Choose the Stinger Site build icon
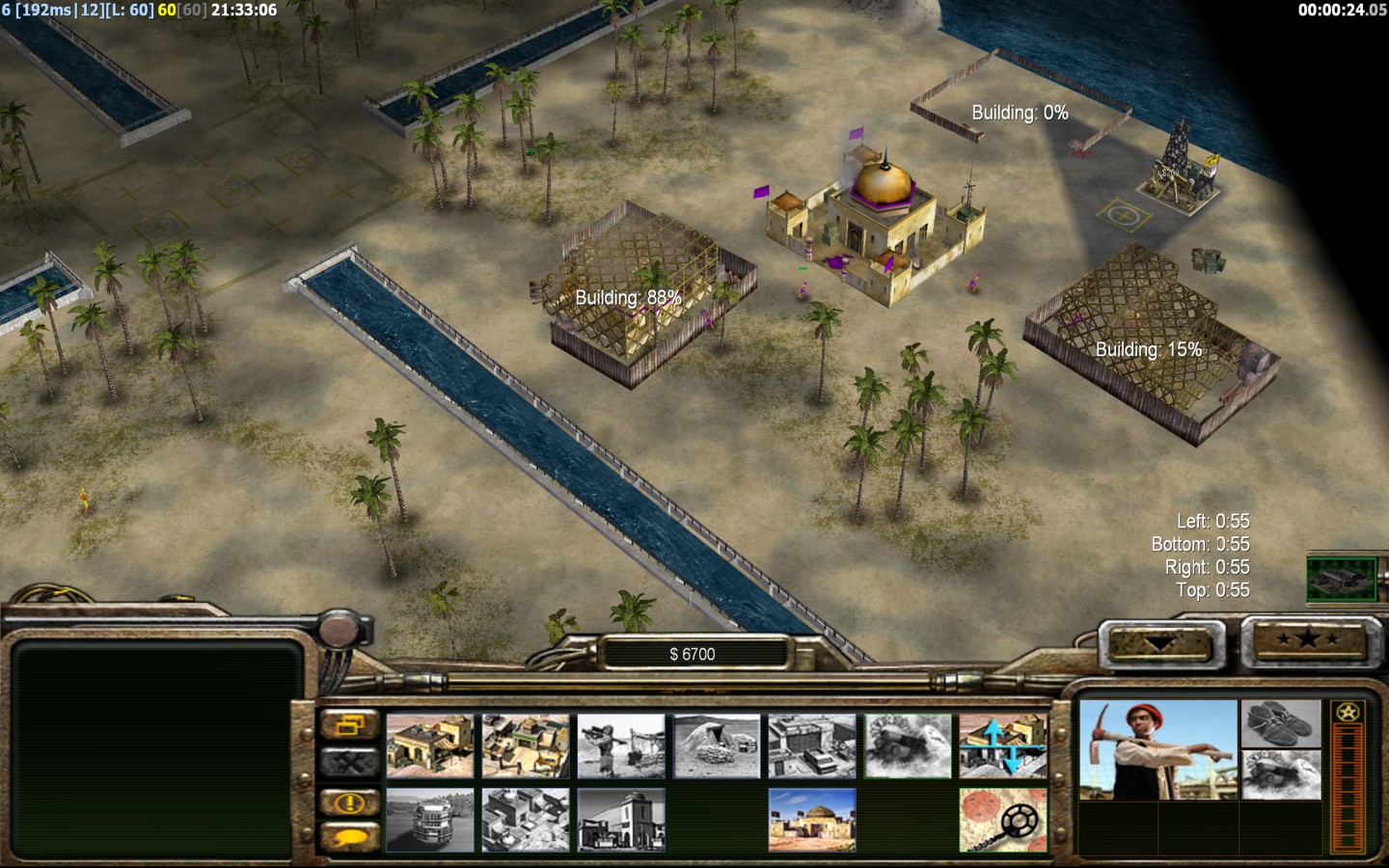 [x=621, y=746]
